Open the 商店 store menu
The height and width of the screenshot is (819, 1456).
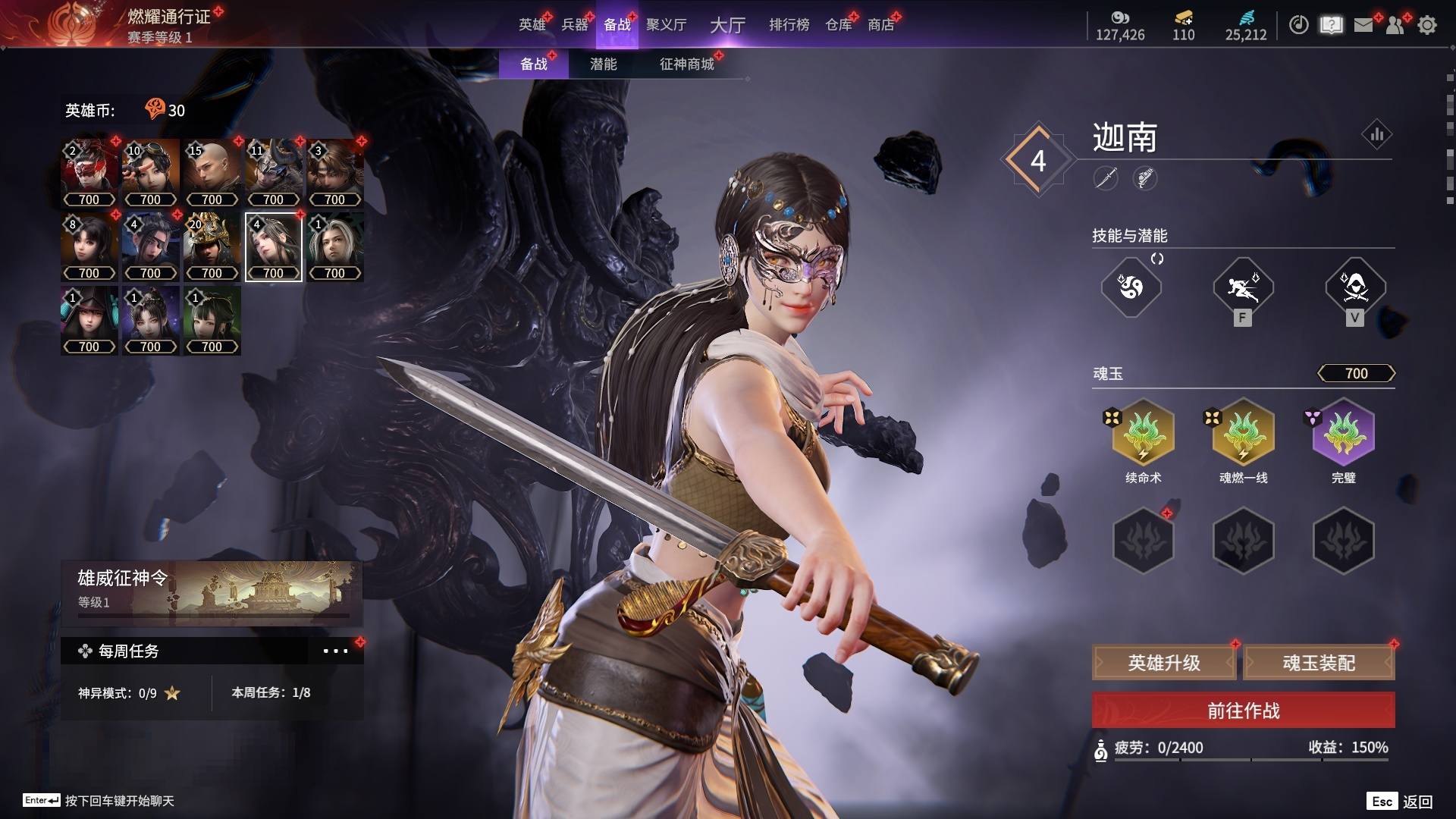pyautogui.click(x=880, y=25)
